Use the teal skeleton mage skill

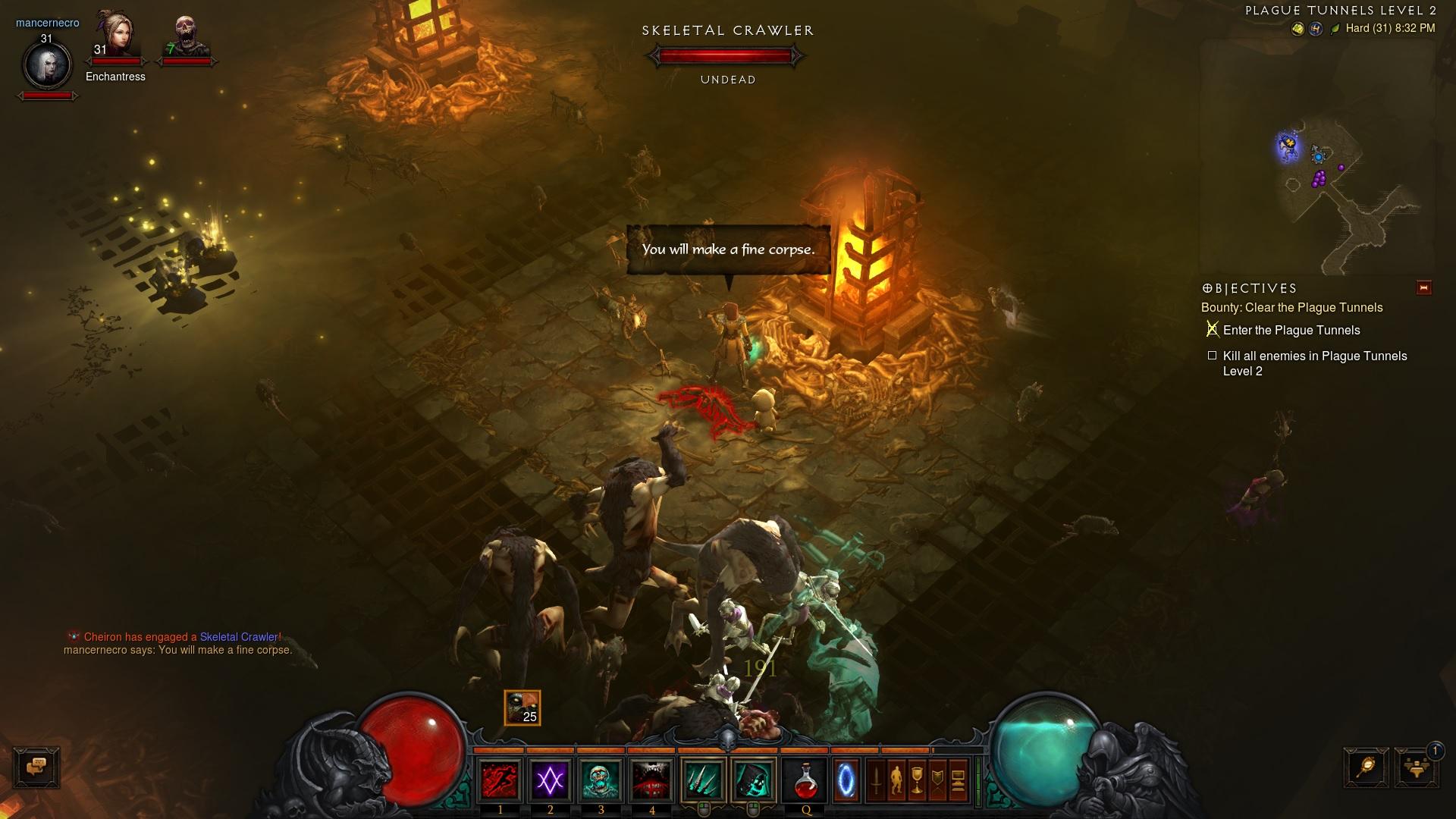point(601,780)
